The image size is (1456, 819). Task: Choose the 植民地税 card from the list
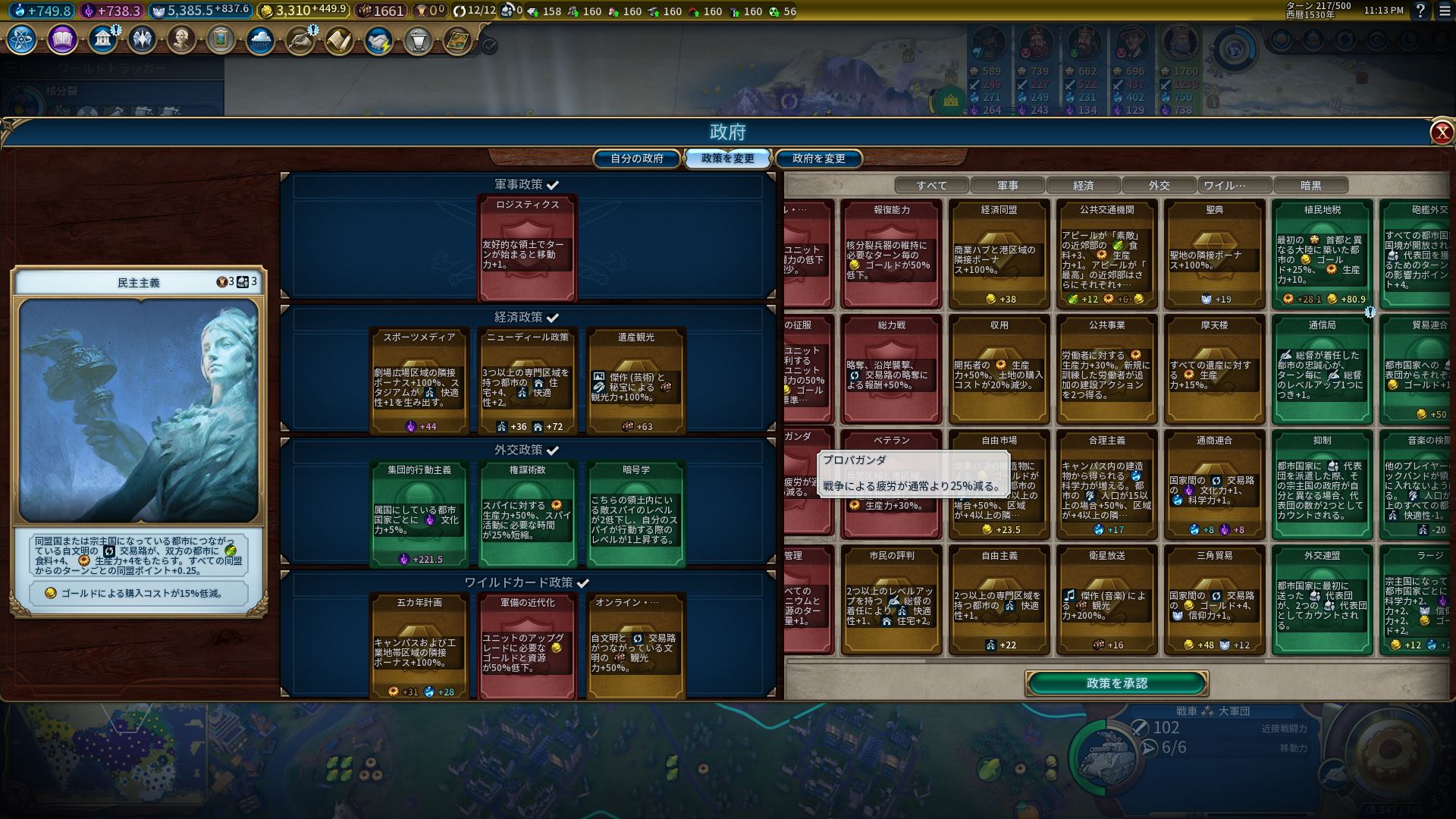pos(1322,254)
